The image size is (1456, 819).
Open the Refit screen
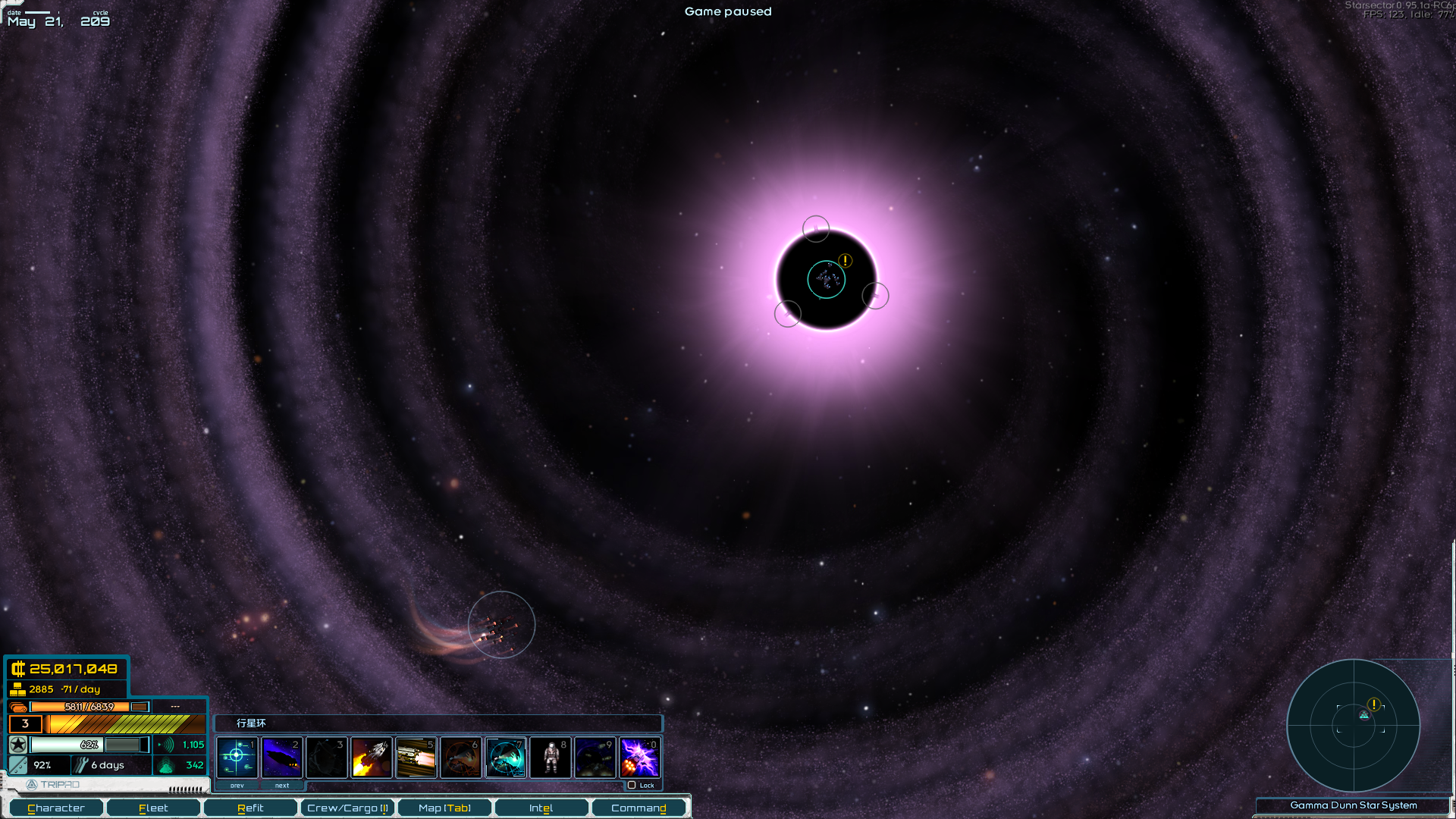250,808
